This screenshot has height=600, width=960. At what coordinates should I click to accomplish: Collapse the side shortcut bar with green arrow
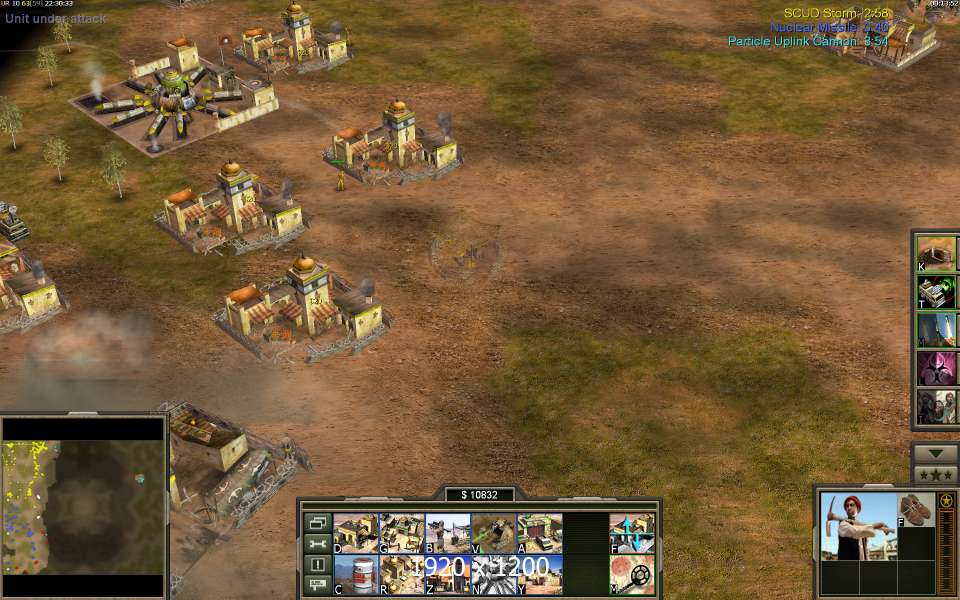coord(936,452)
